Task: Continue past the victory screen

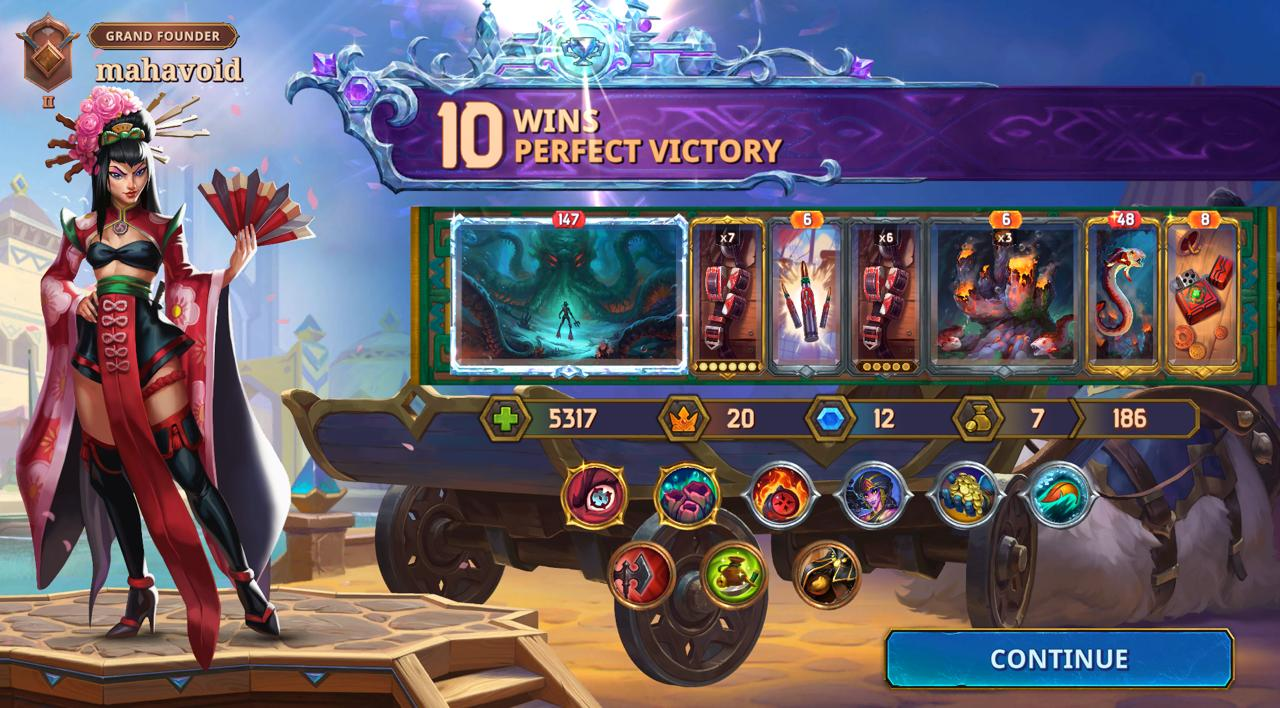Action: click(1059, 659)
